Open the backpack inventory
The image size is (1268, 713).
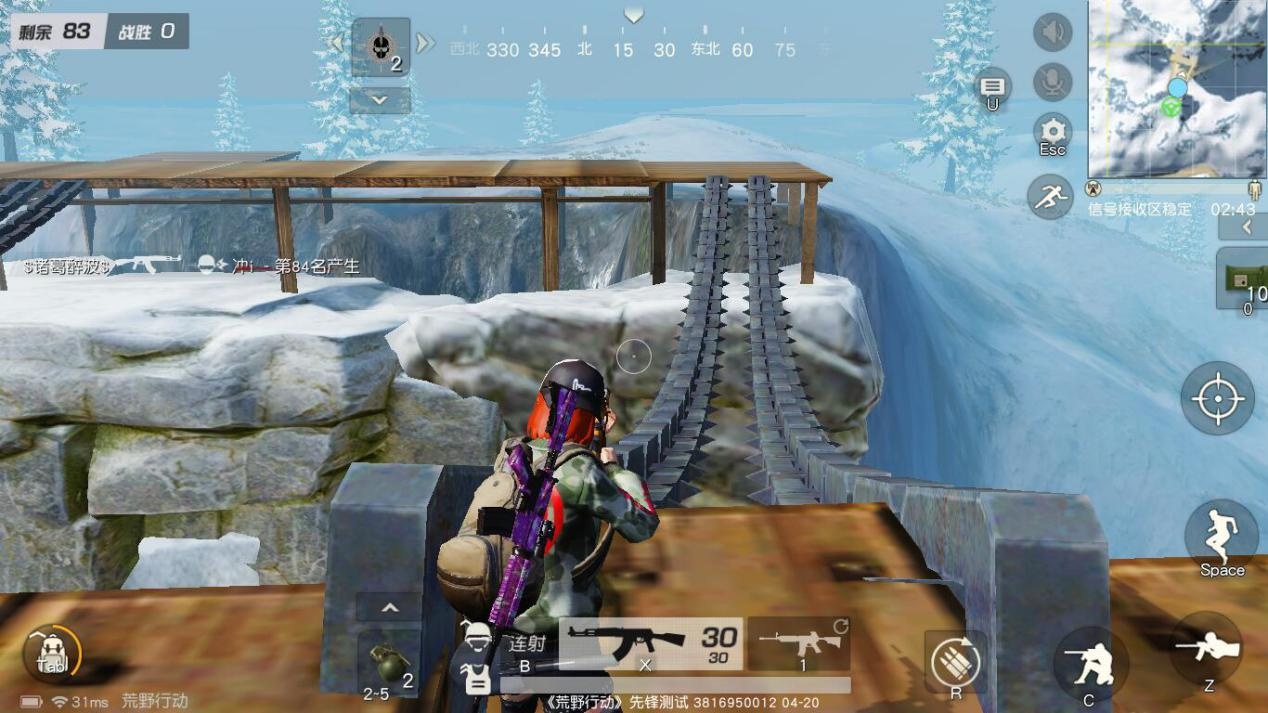tap(51, 655)
